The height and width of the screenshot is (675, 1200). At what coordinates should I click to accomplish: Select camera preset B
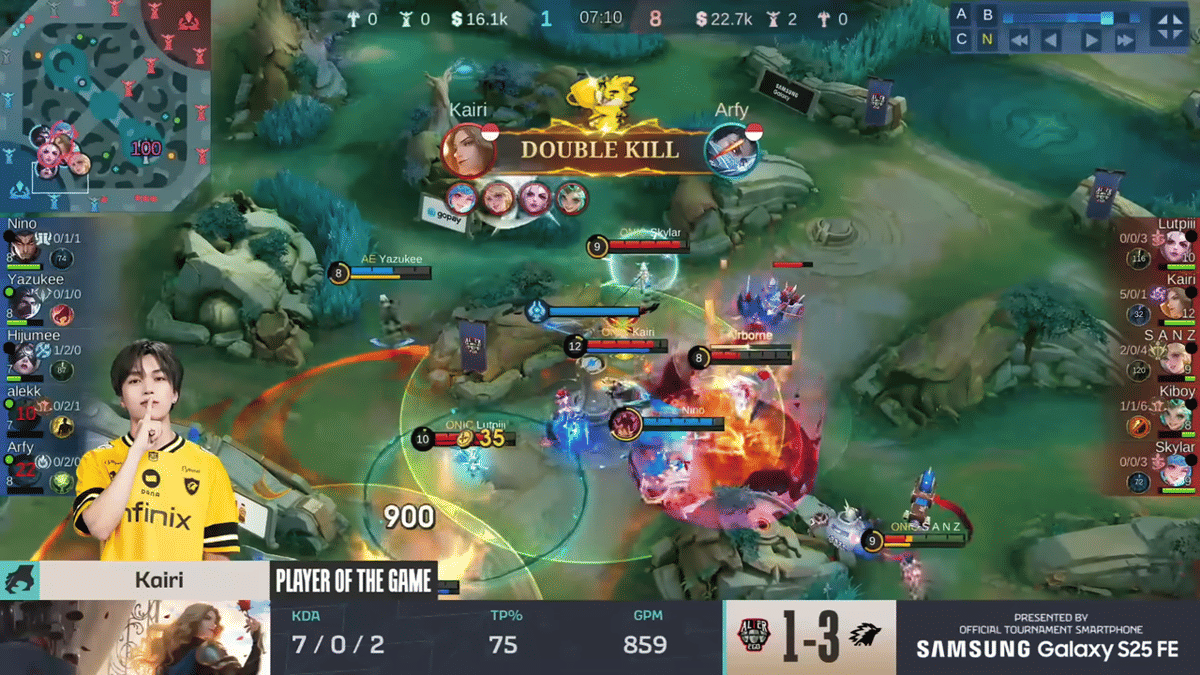988,15
